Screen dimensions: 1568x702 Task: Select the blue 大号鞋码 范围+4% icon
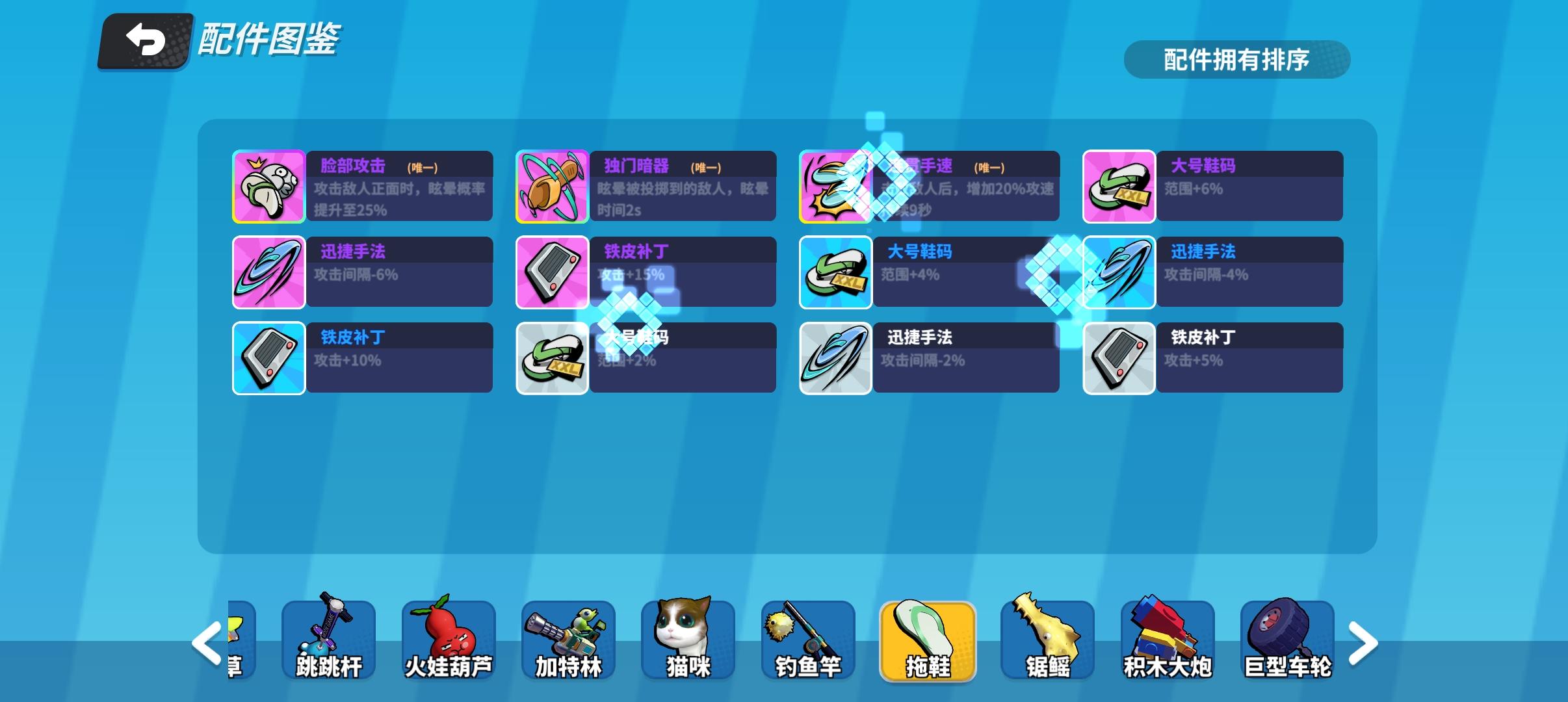click(835, 272)
